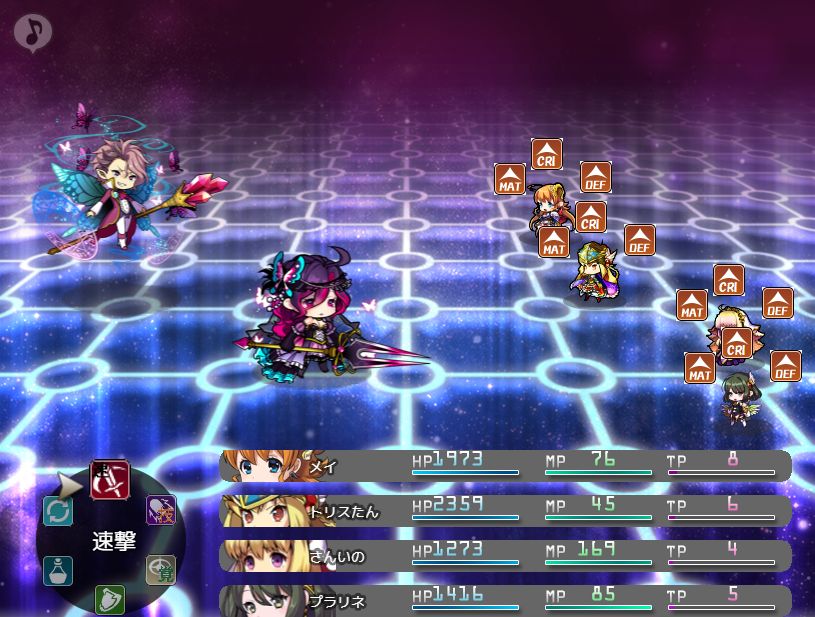
Task: Open the potion item command
Action: point(58,570)
